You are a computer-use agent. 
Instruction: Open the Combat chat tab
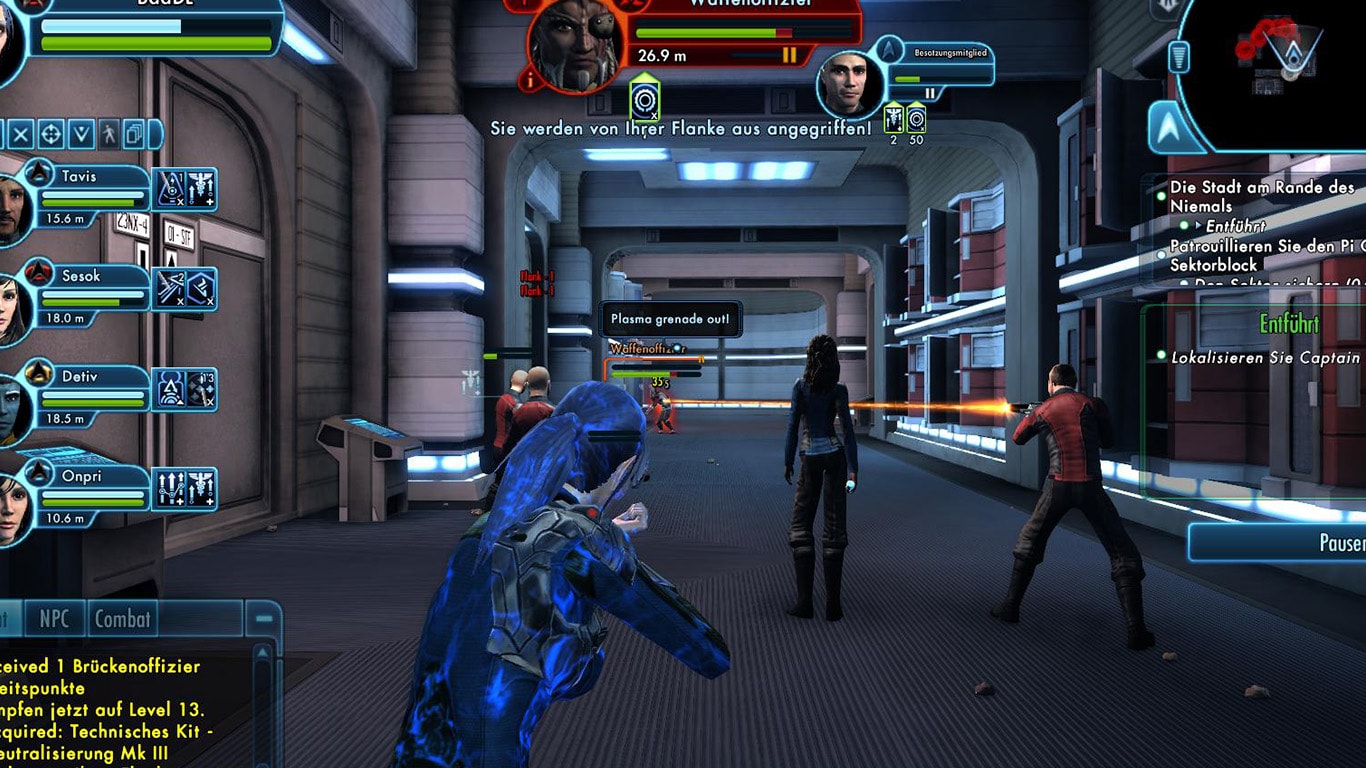122,618
